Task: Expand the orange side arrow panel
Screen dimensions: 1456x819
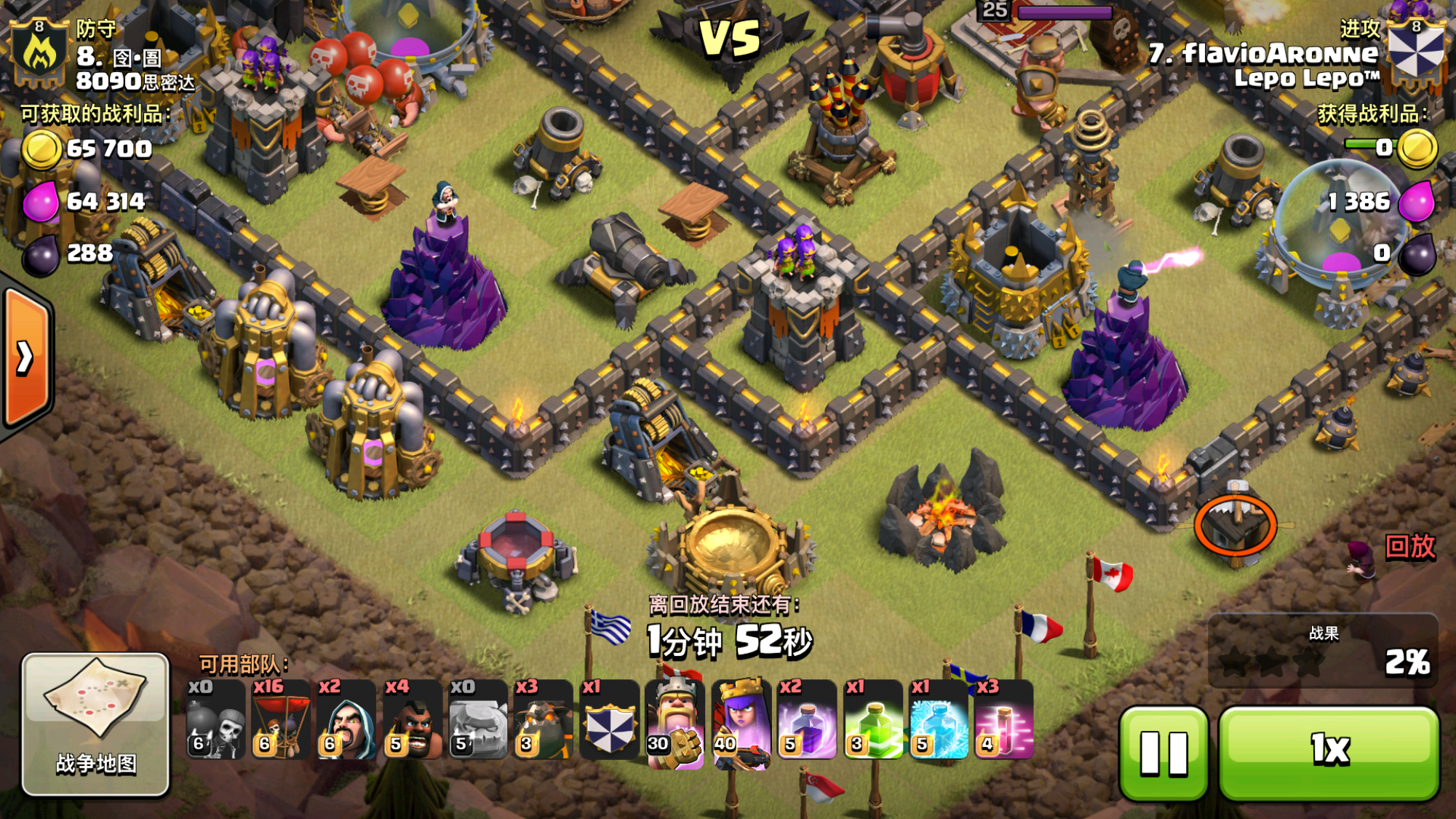Action: pos(26,357)
